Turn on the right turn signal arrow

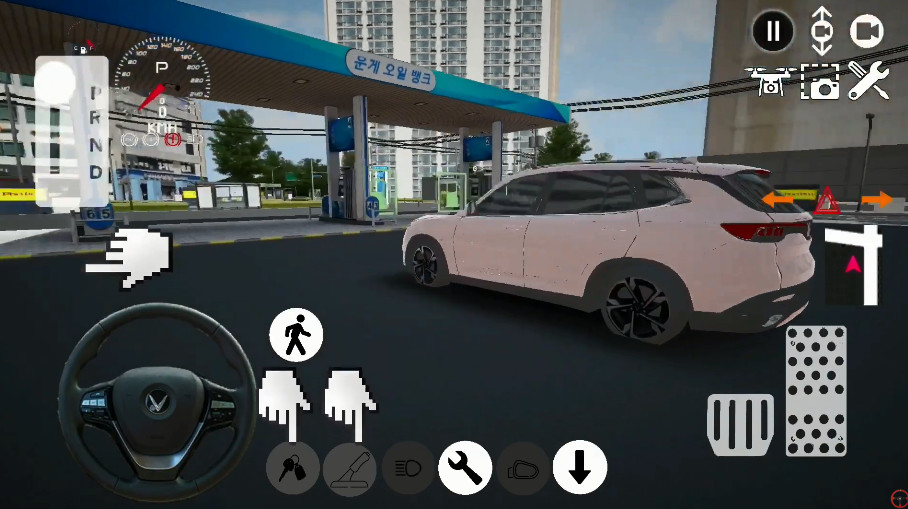(x=877, y=201)
